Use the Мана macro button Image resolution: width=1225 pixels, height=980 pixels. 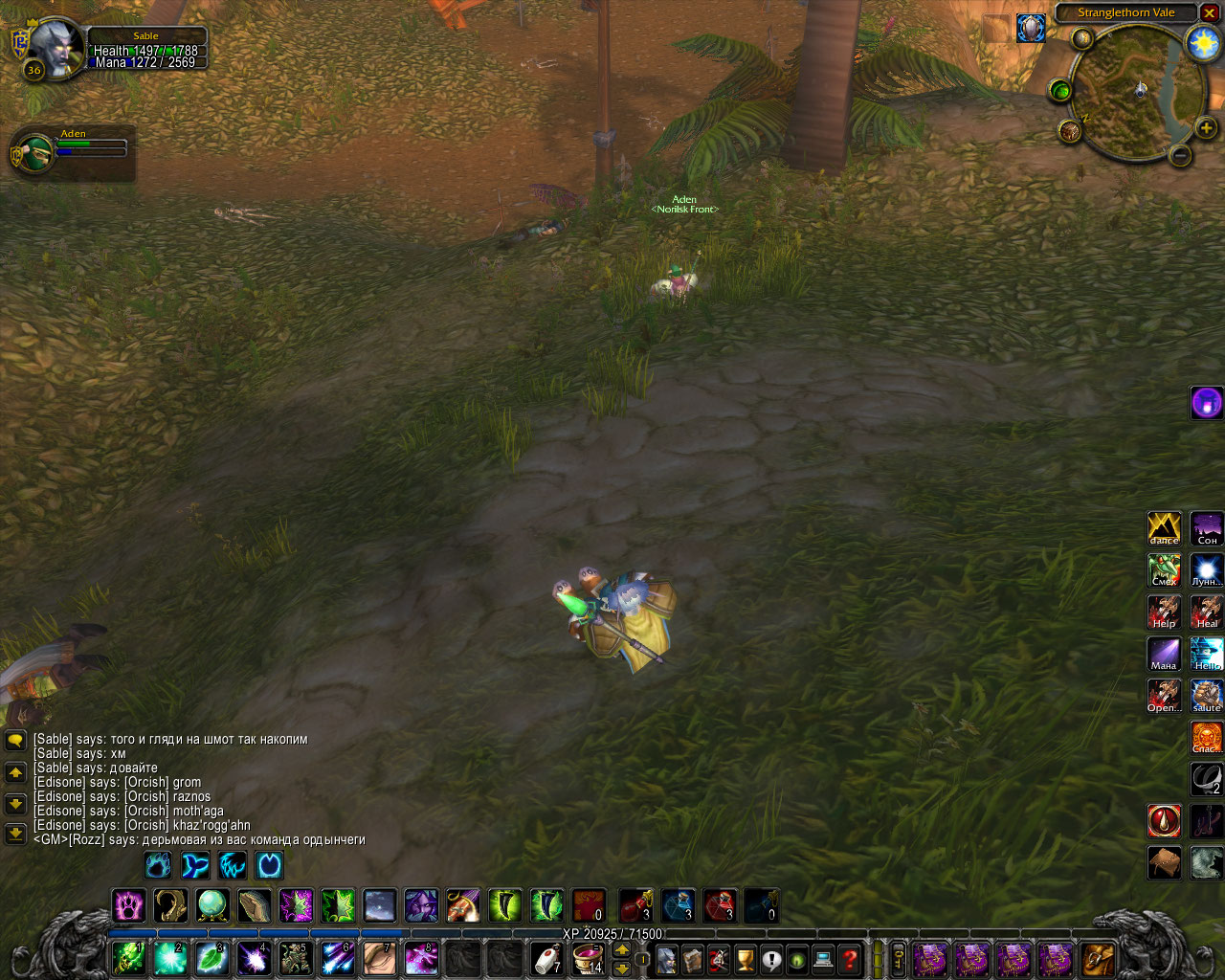[x=1164, y=654]
